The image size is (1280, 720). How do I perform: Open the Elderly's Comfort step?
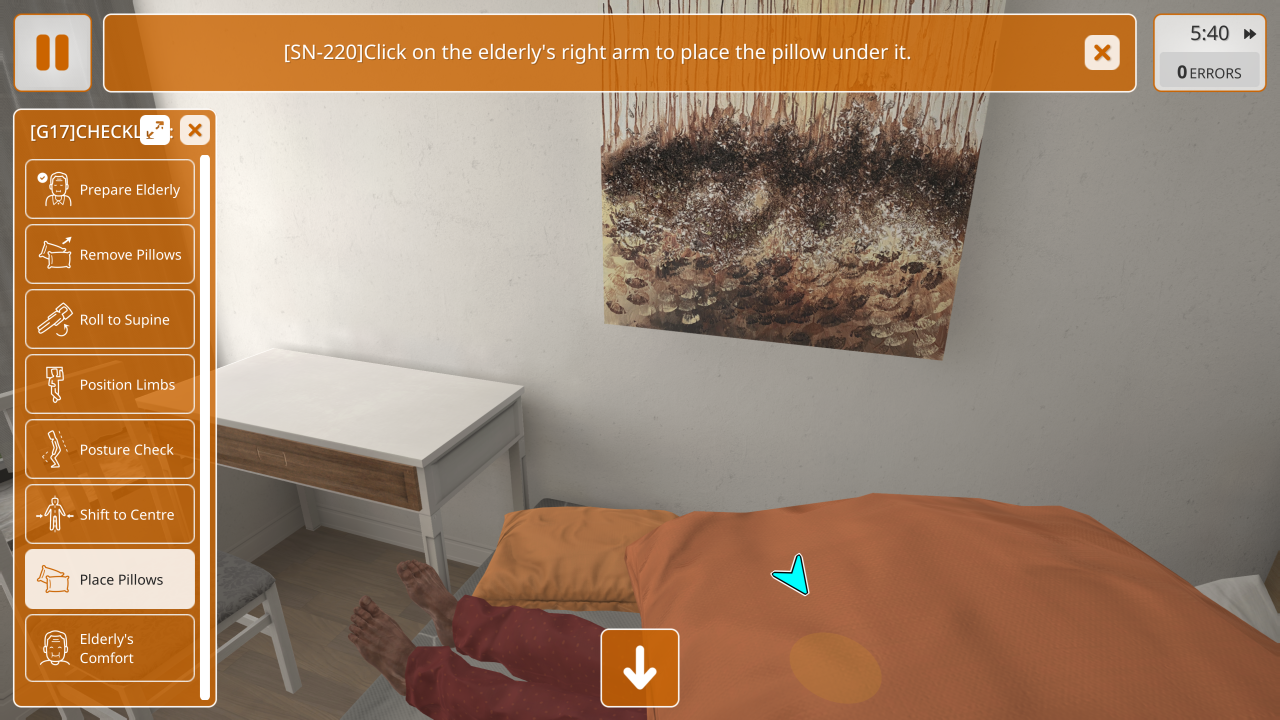click(110, 648)
